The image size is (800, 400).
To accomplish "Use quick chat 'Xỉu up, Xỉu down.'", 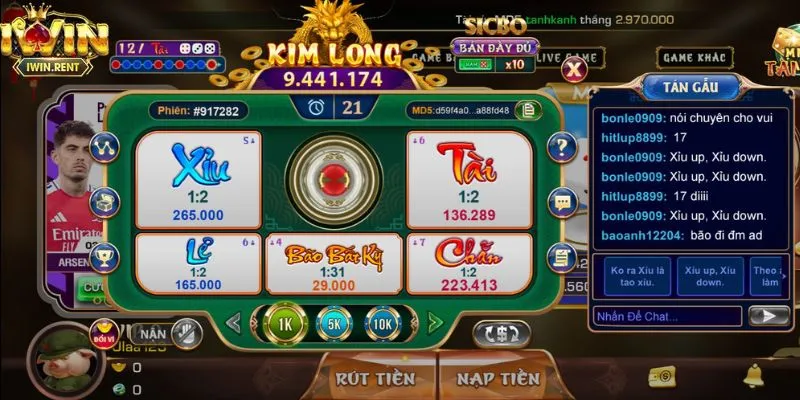I will coord(710,275).
